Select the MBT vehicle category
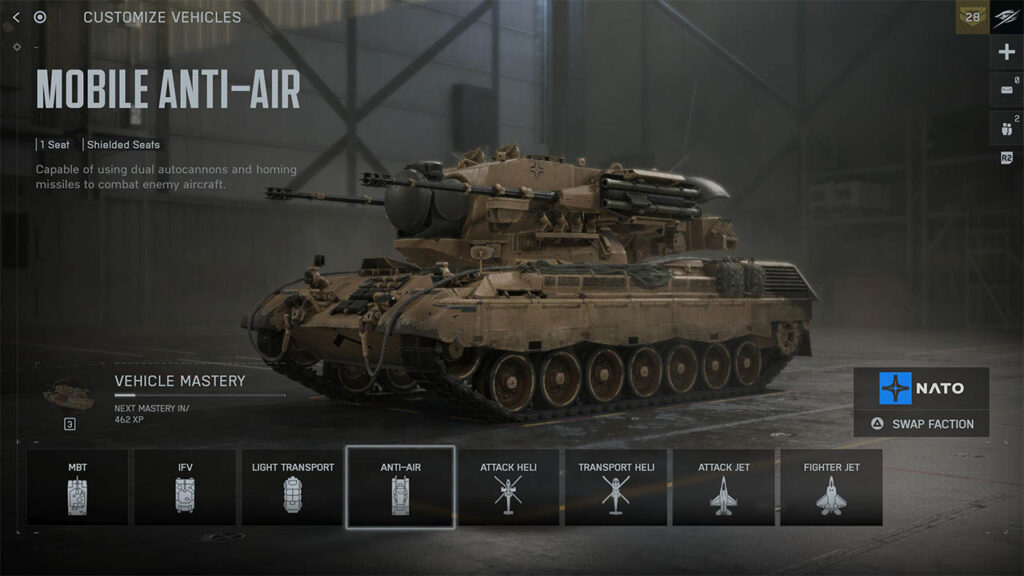The height and width of the screenshot is (576, 1024). tap(77, 487)
